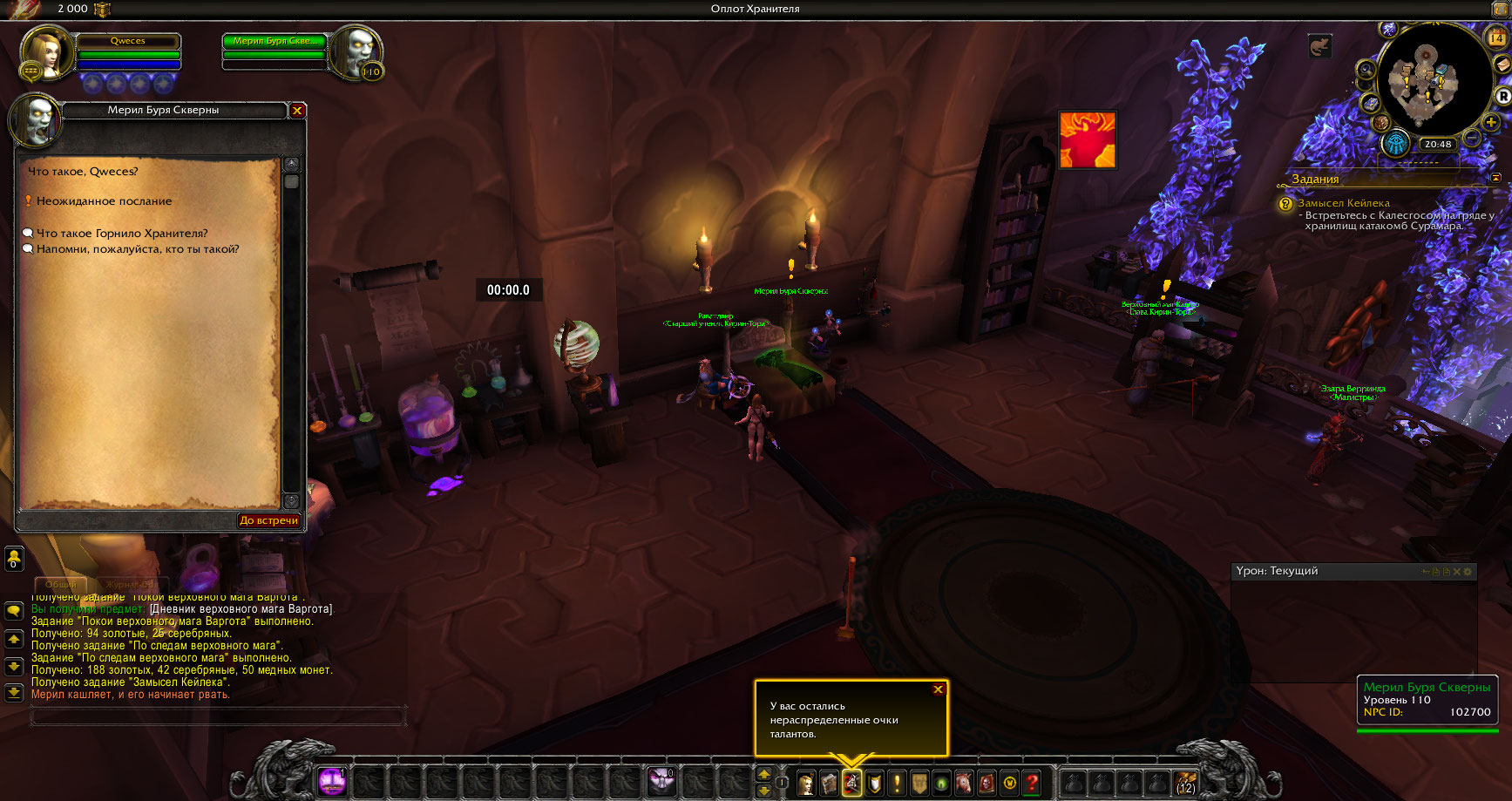Select the quest "Неожиданное послание"

pos(104,201)
